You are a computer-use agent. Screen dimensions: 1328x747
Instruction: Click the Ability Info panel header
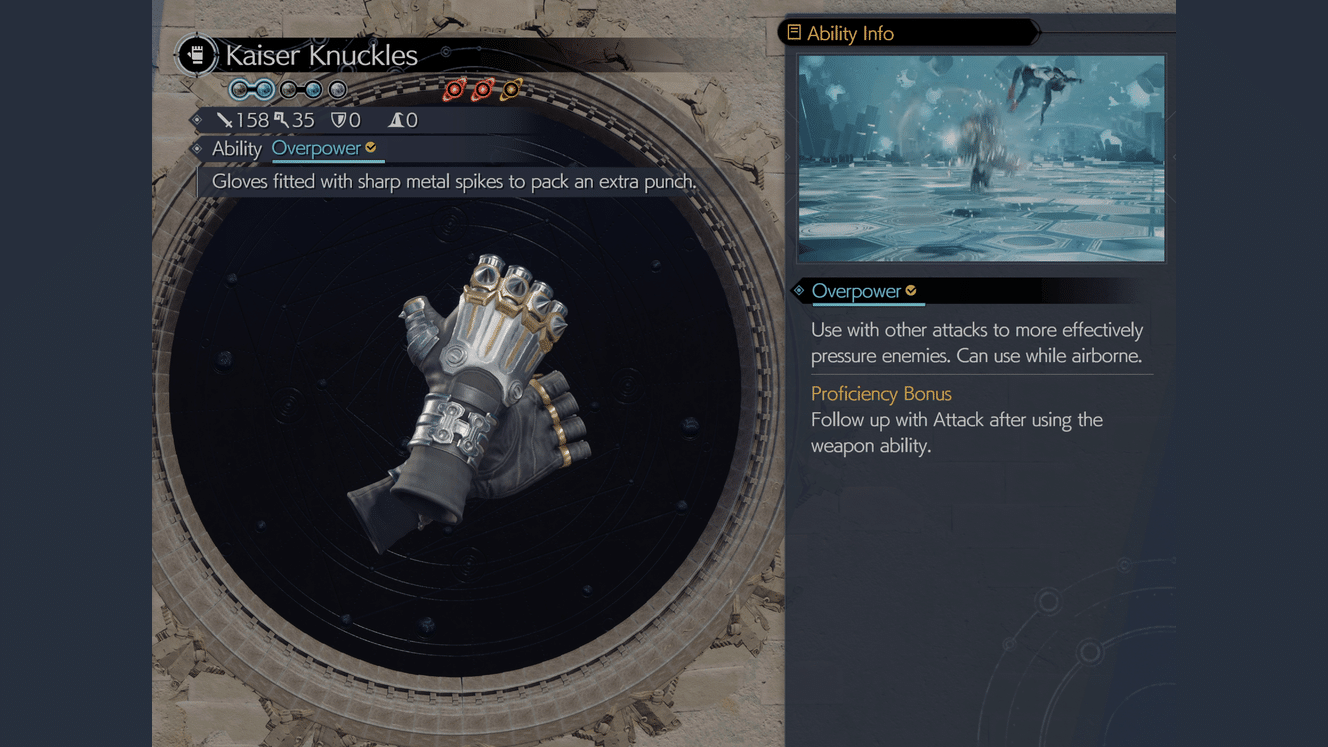850,33
